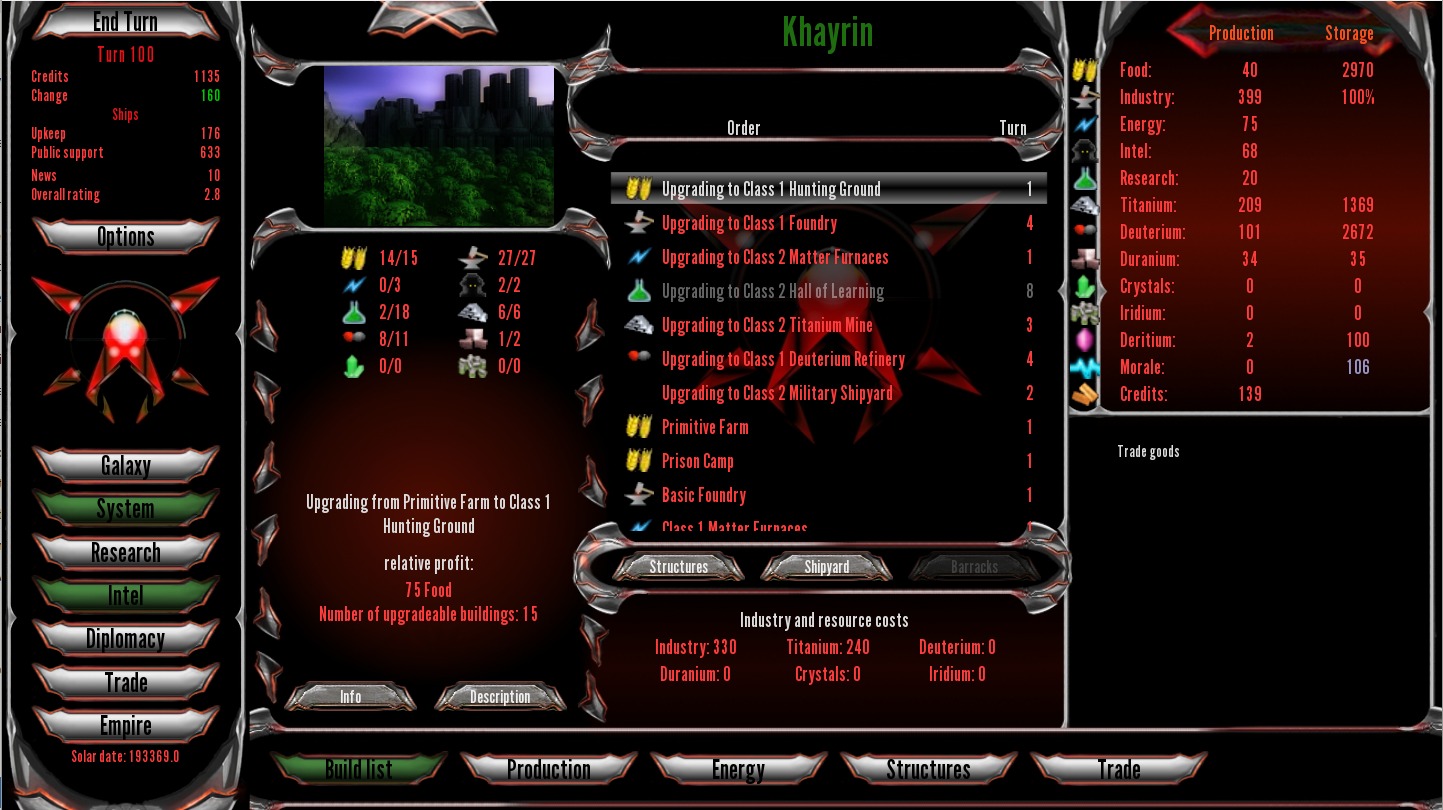Open the Options menu

(x=125, y=237)
